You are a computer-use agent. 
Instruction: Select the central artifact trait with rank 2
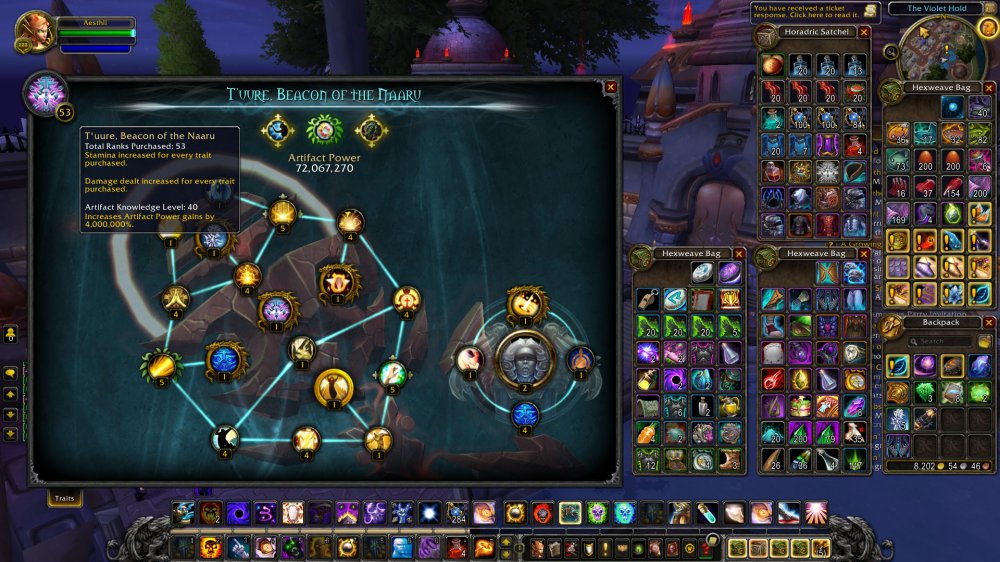point(525,358)
